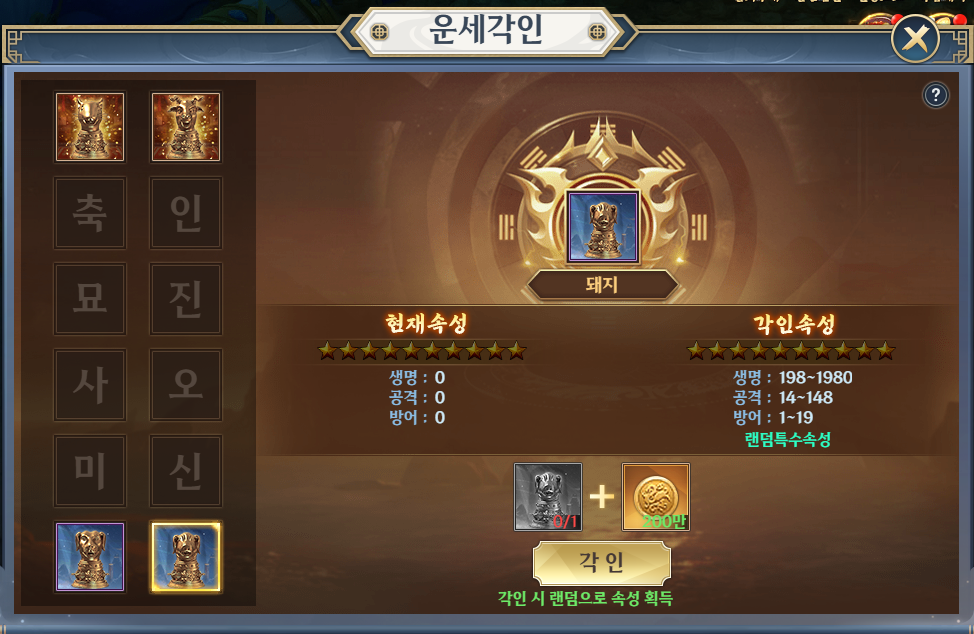Select the gold-highlighted pig statue slot
Viewport: 974px width, 634px height.
click(x=186, y=556)
